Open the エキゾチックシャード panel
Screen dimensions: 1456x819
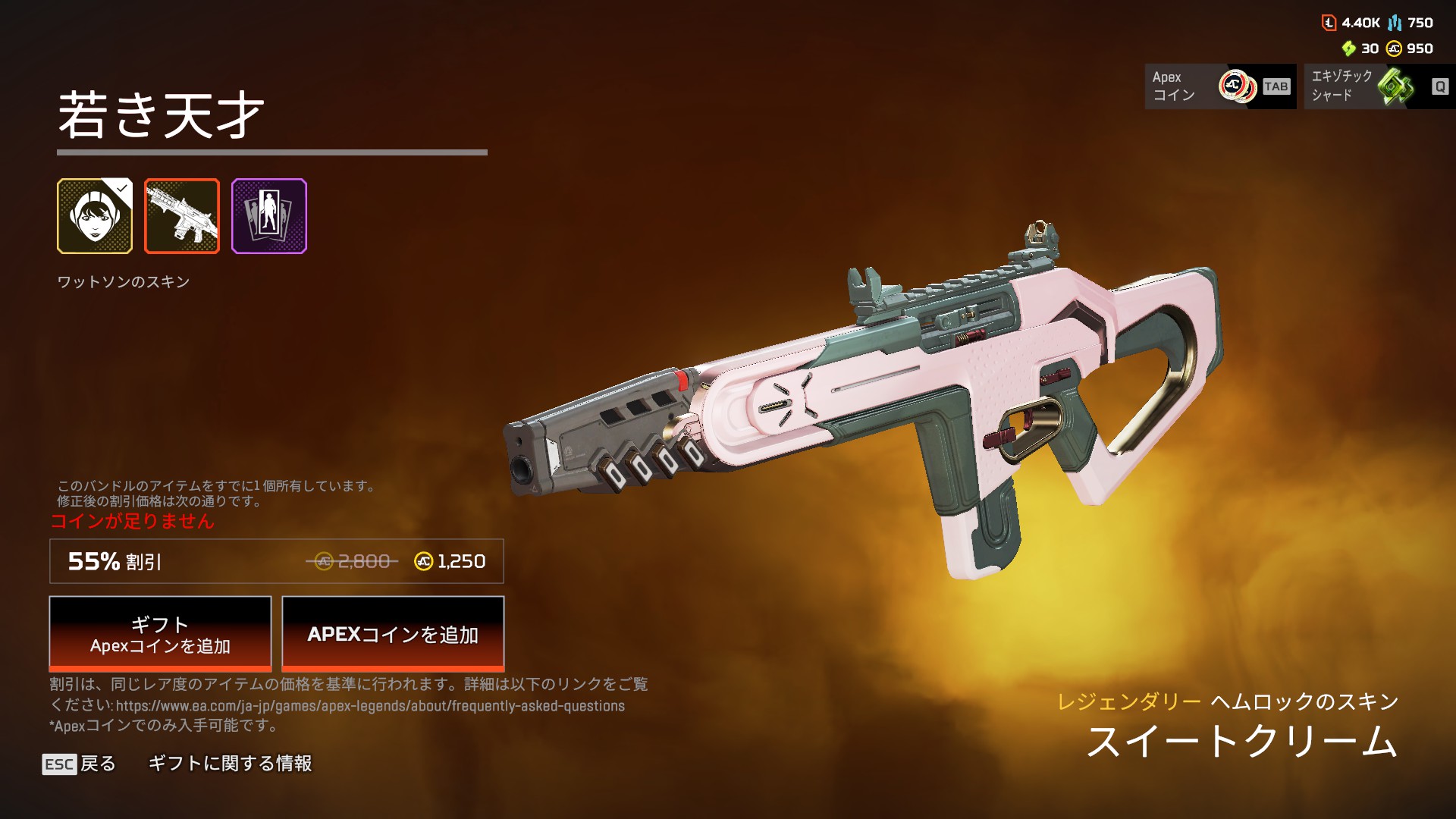(1379, 86)
